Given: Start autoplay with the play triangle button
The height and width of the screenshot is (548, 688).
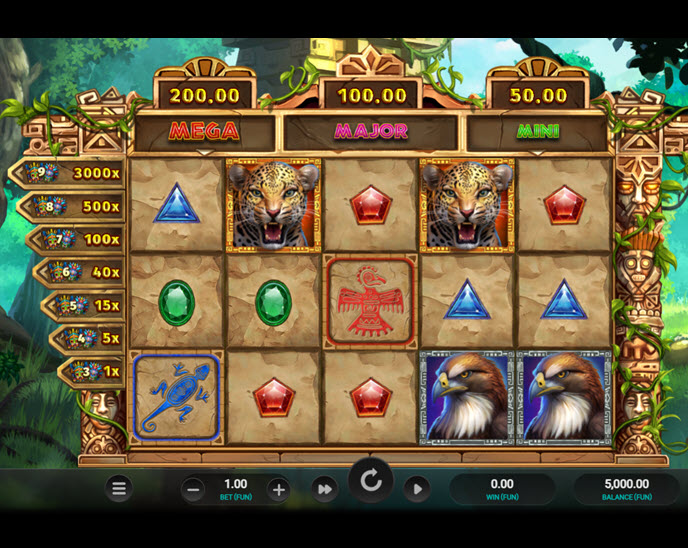Looking at the screenshot, I should pos(417,489).
